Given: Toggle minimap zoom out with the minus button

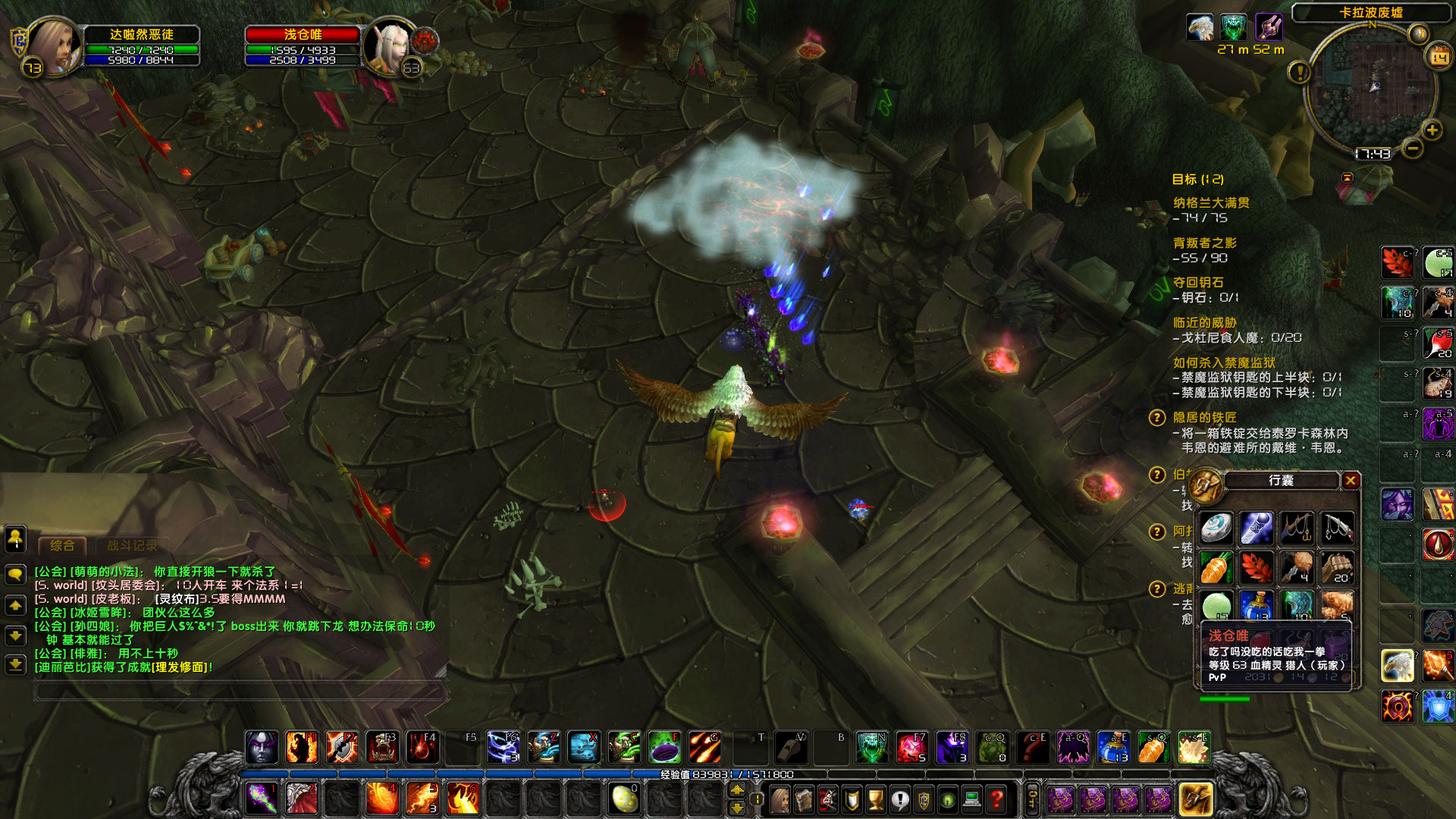Looking at the screenshot, I should [x=1413, y=149].
